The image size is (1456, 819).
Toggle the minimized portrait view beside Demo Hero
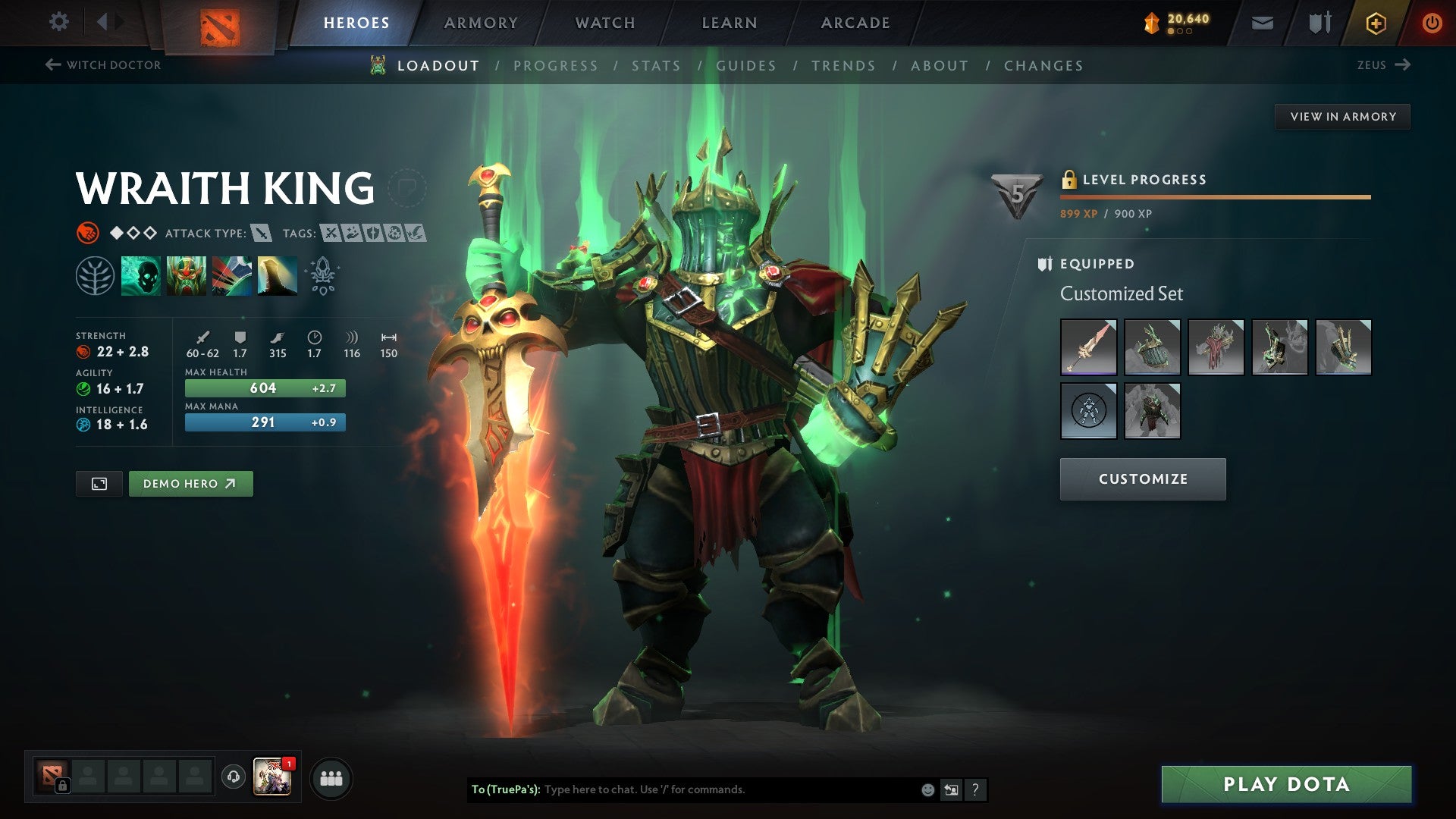(x=99, y=483)
